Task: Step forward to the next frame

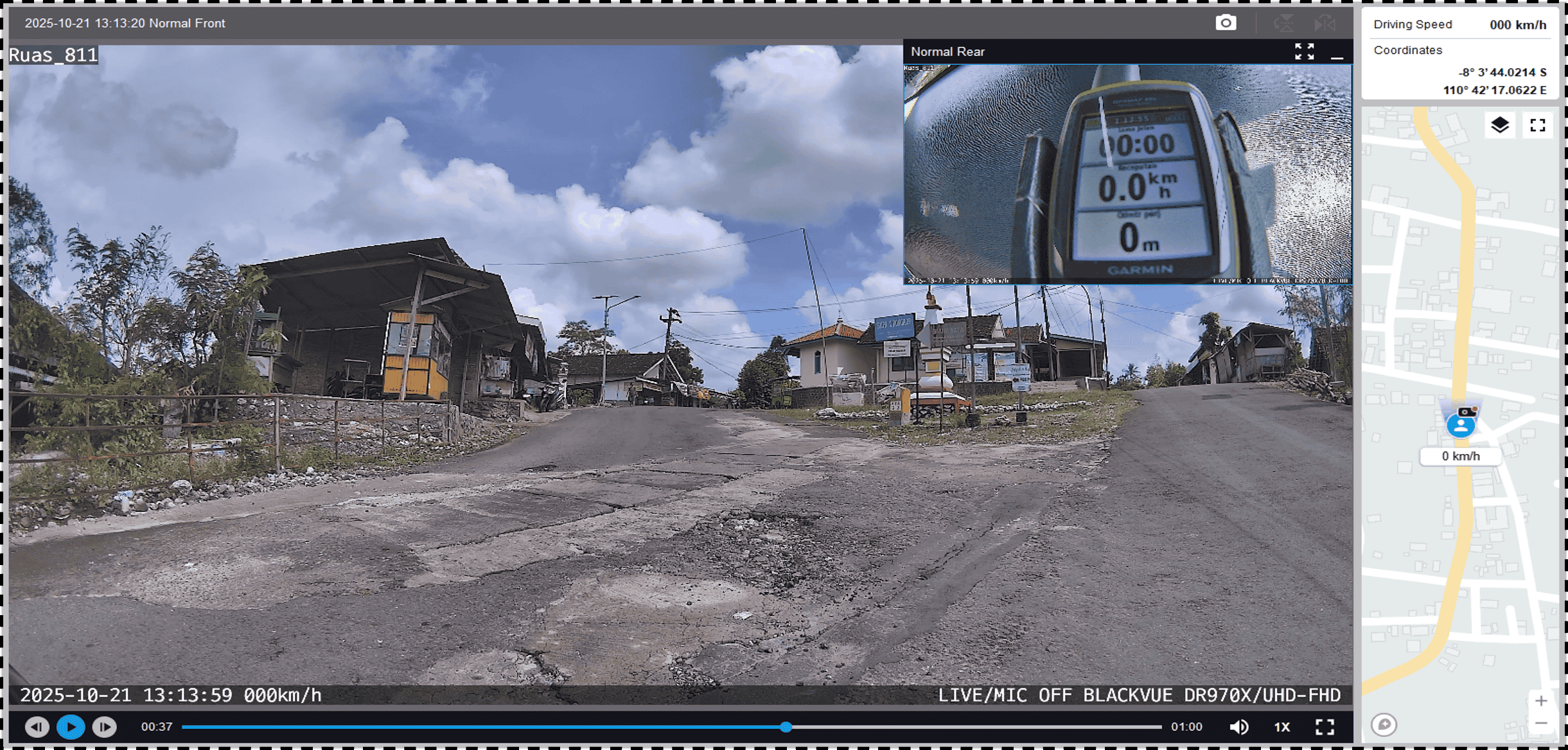Action: [x=105, y=727]
